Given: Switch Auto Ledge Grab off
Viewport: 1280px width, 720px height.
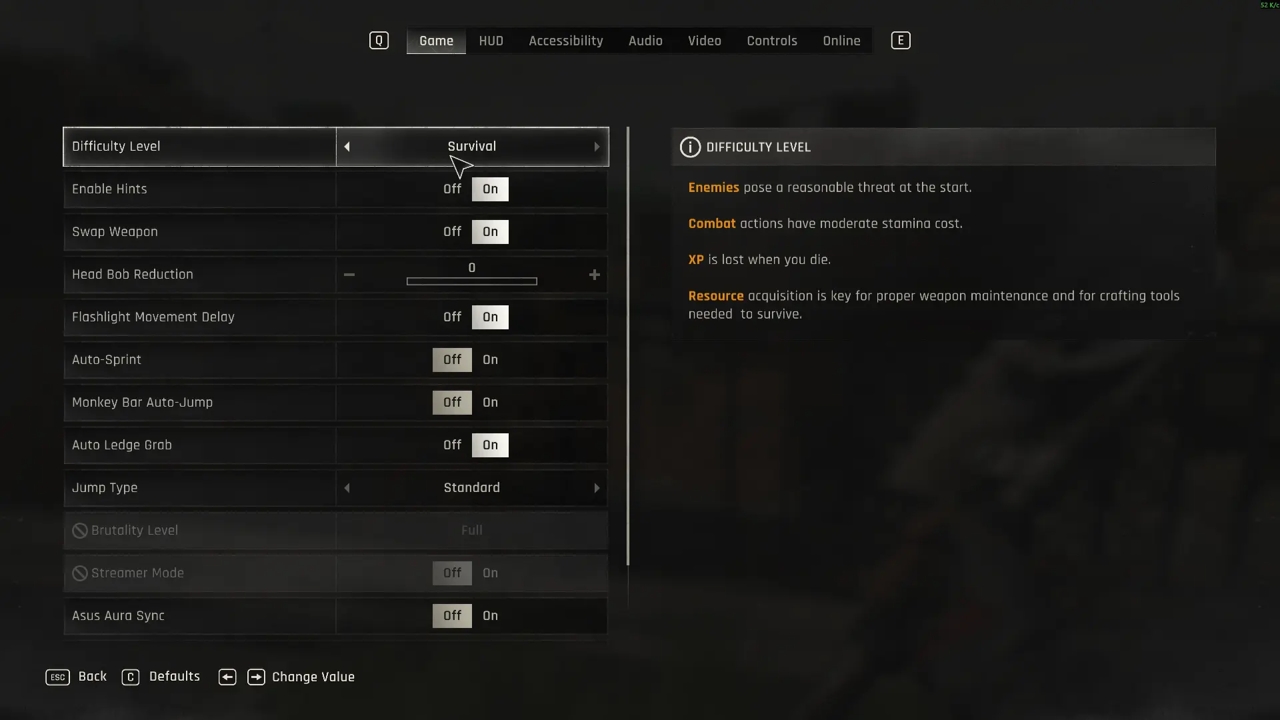Looking at the screenshot, I should 452,445.
